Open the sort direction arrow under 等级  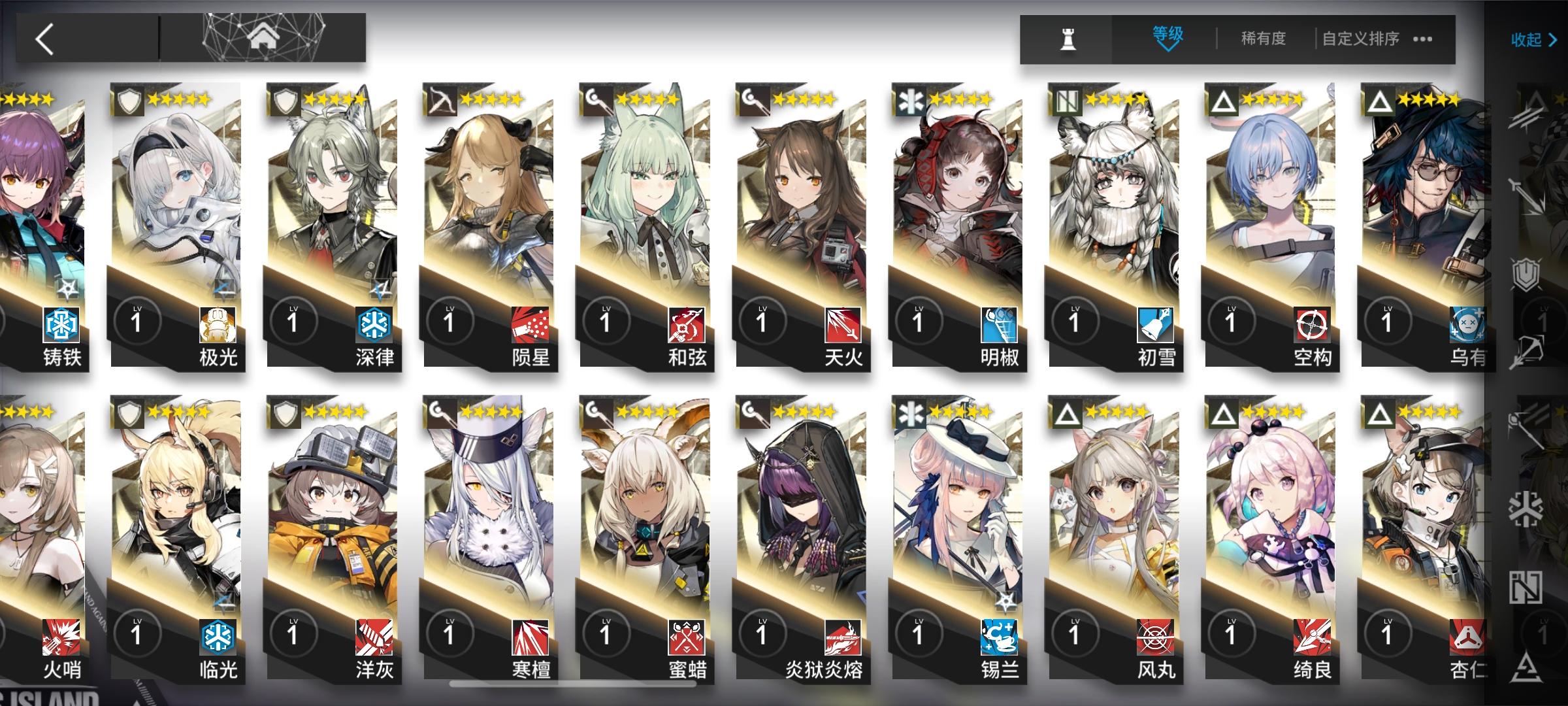coord(1168,47)
